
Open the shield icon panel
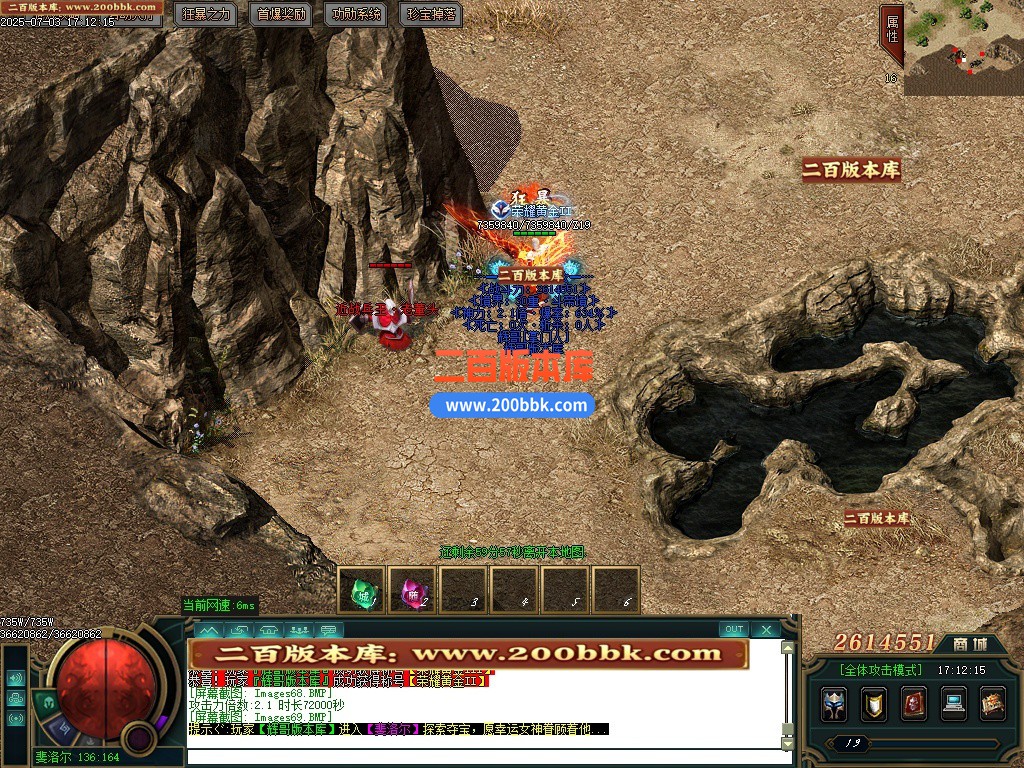click(874, 704)
